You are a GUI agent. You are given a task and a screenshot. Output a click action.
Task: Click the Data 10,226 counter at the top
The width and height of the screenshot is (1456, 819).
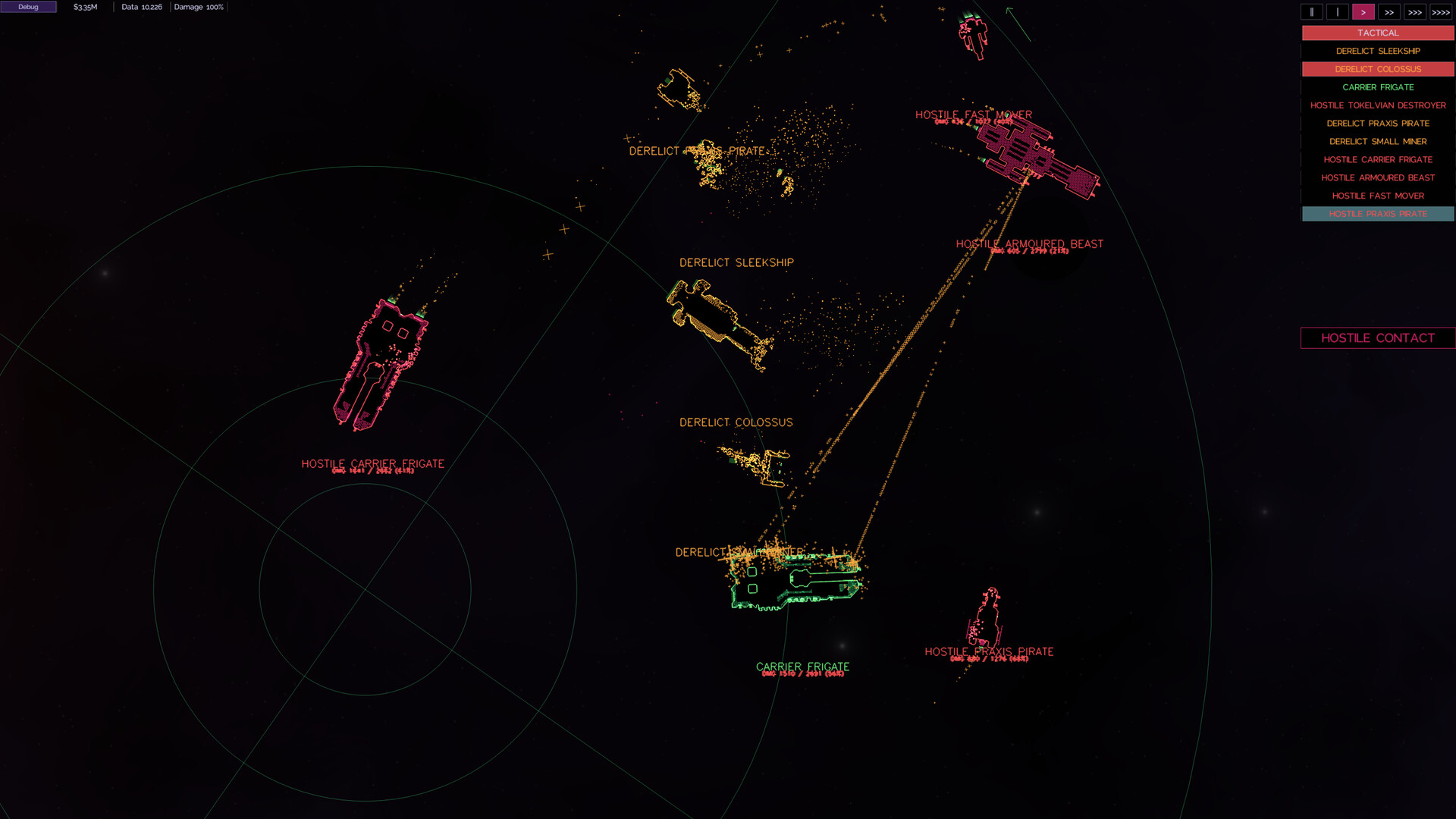(x=141, y=7)
